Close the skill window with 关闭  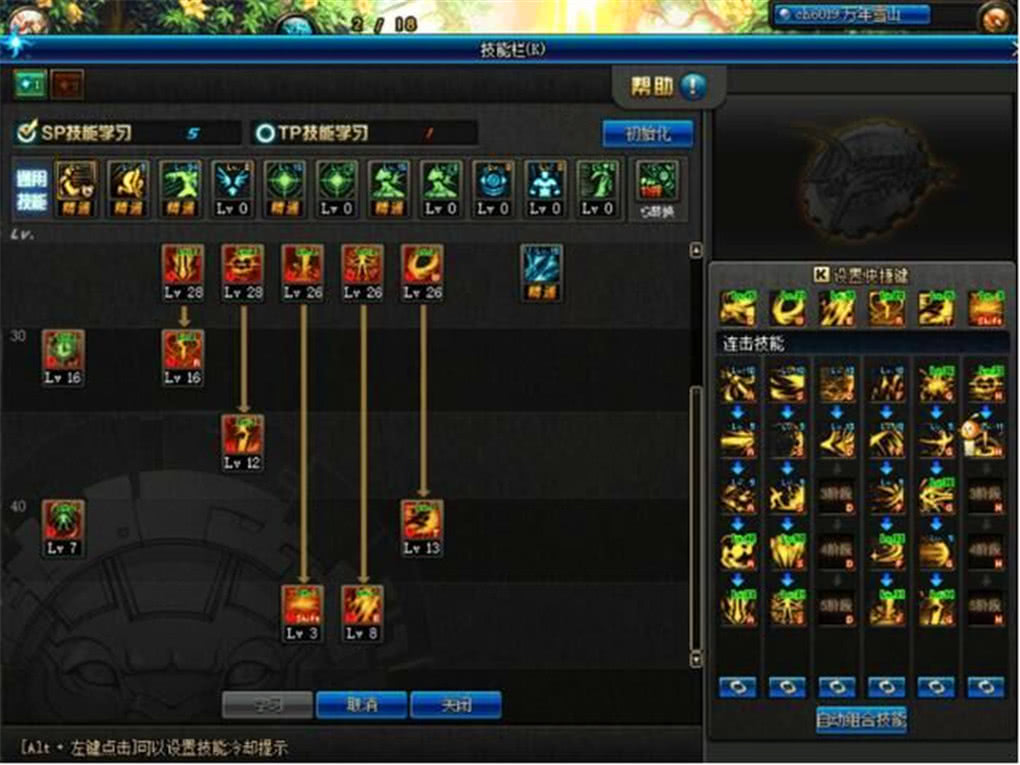(x=455, y=704)
